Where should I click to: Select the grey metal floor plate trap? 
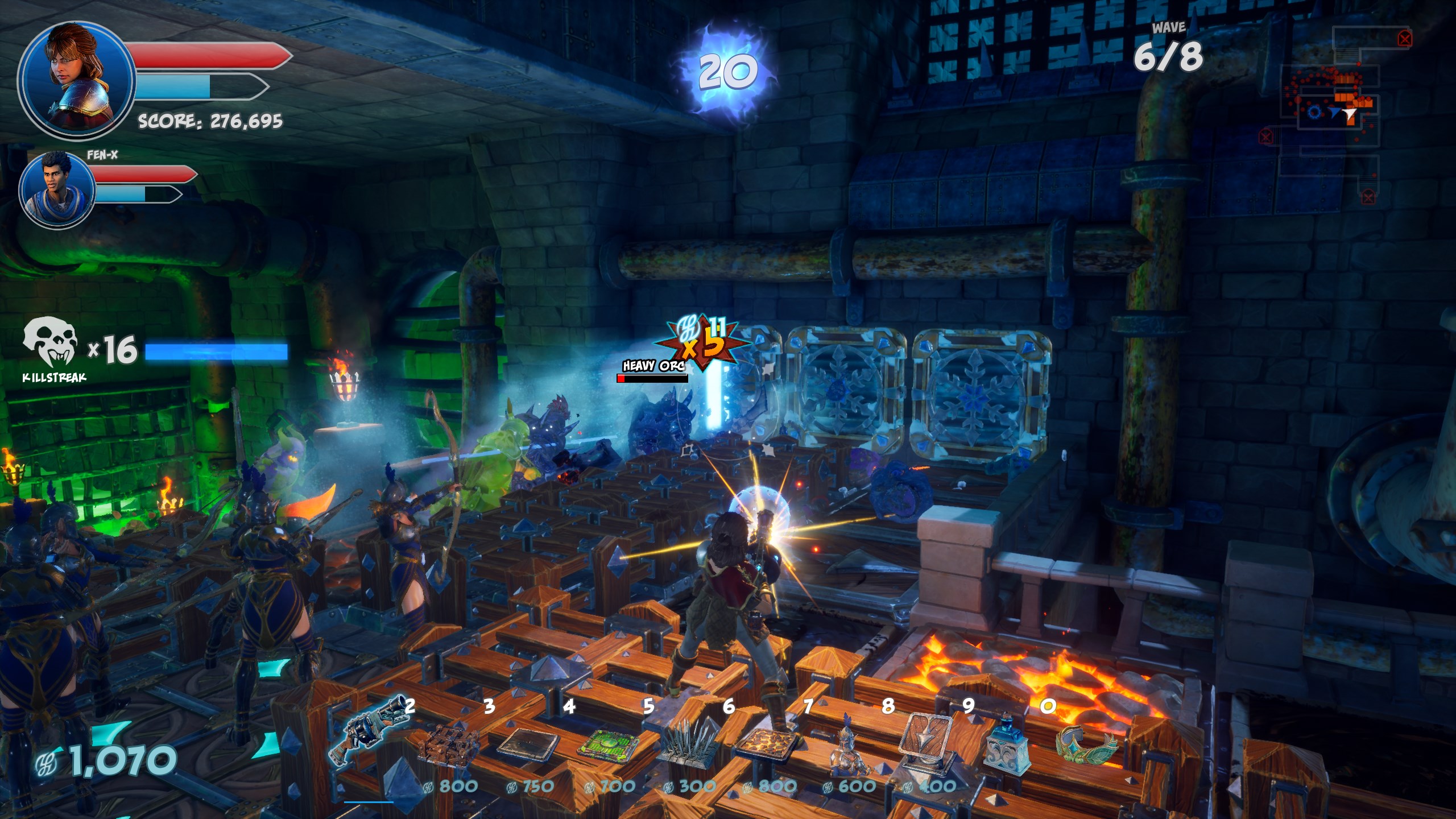(x=528, y=744)
